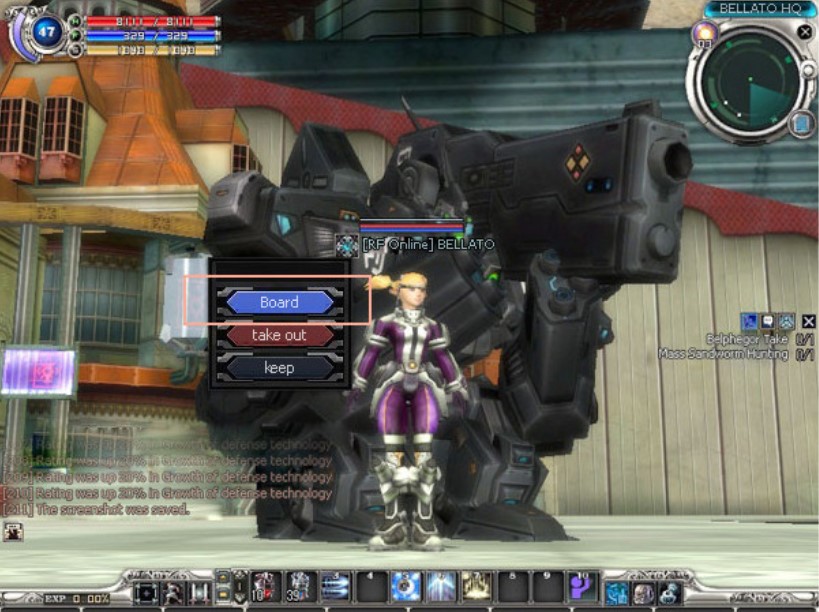Viewport: 819px width, 612px height.
Task: Select the Belphegor Take quest entry
Action: point(747,340)
